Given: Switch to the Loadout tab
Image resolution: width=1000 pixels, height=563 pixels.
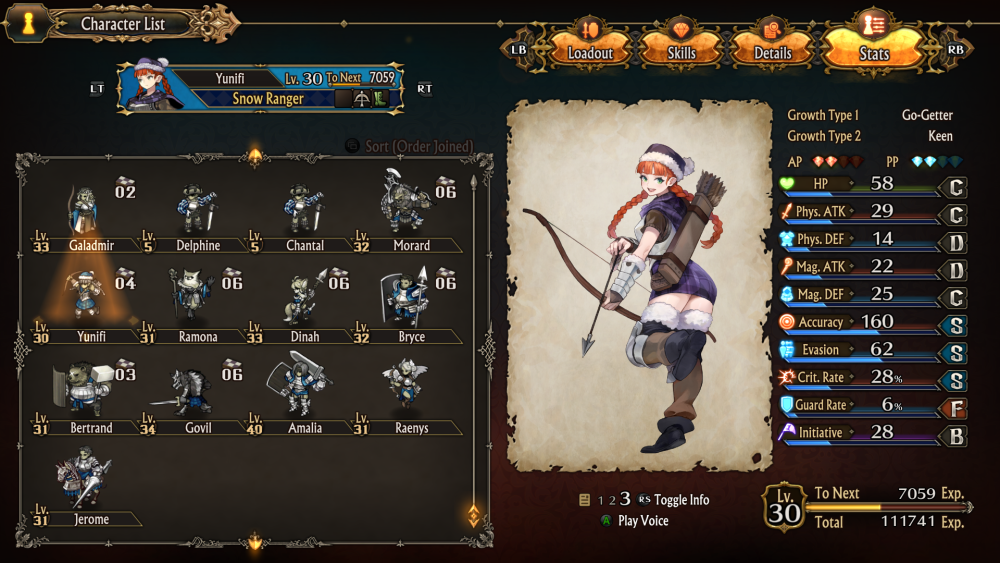Looking at the screenshot, I should (589, 49).
